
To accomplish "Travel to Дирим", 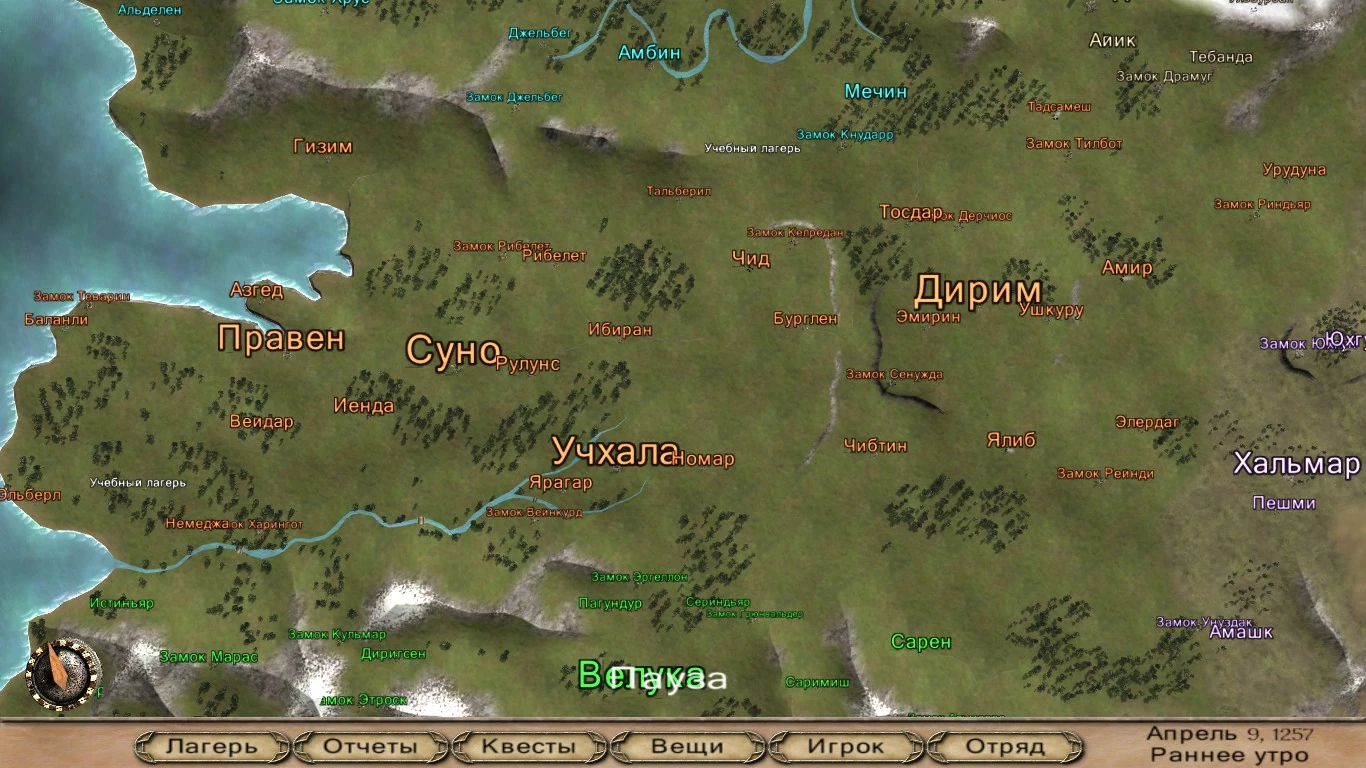I will click(980, 290).
